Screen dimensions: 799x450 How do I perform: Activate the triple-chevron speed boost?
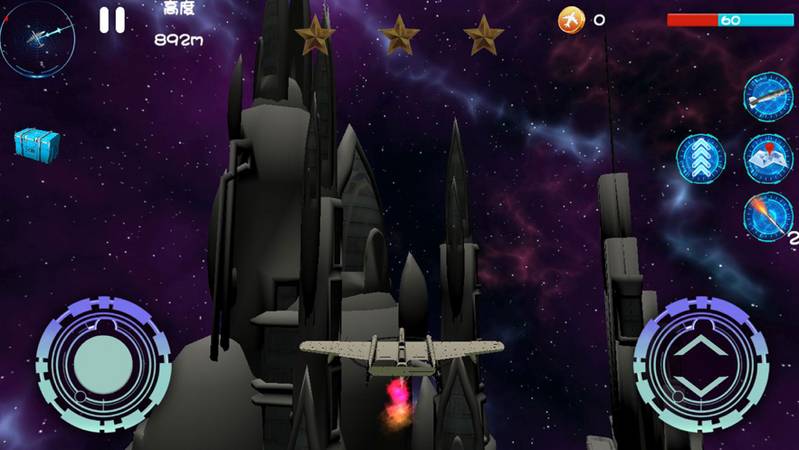(700, 158)
